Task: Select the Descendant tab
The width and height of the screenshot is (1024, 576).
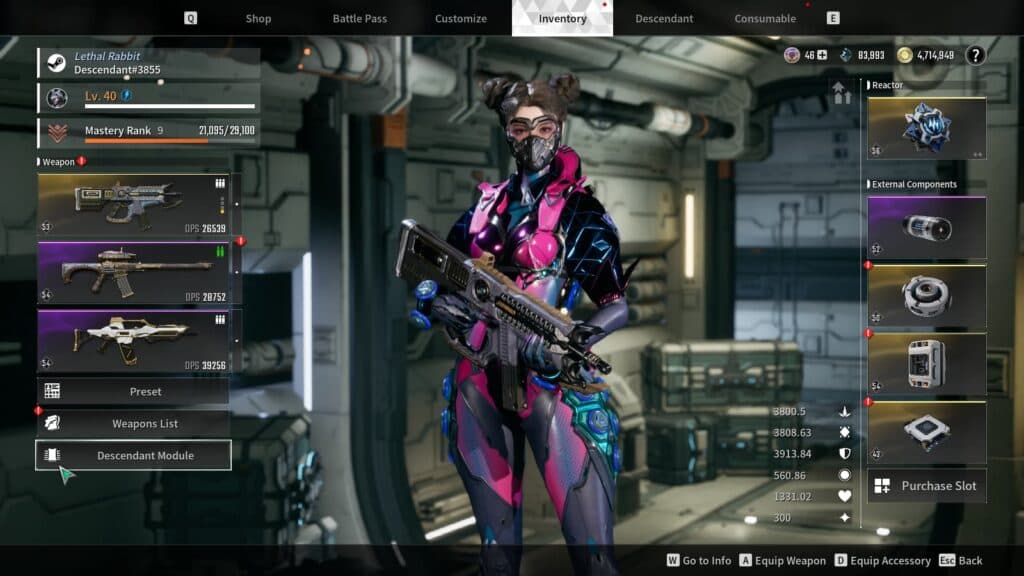Action: pyautogui.click(x=663, y=18)
